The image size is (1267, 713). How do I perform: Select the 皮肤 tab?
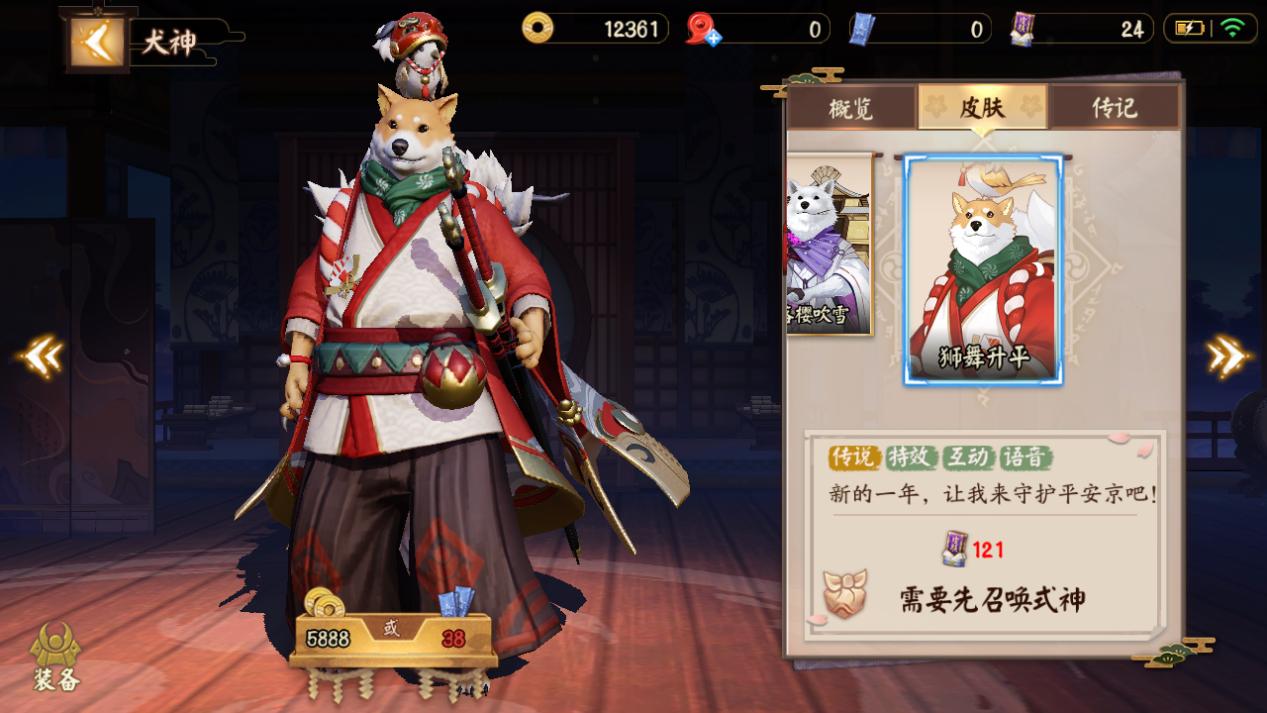coord(982,106)
